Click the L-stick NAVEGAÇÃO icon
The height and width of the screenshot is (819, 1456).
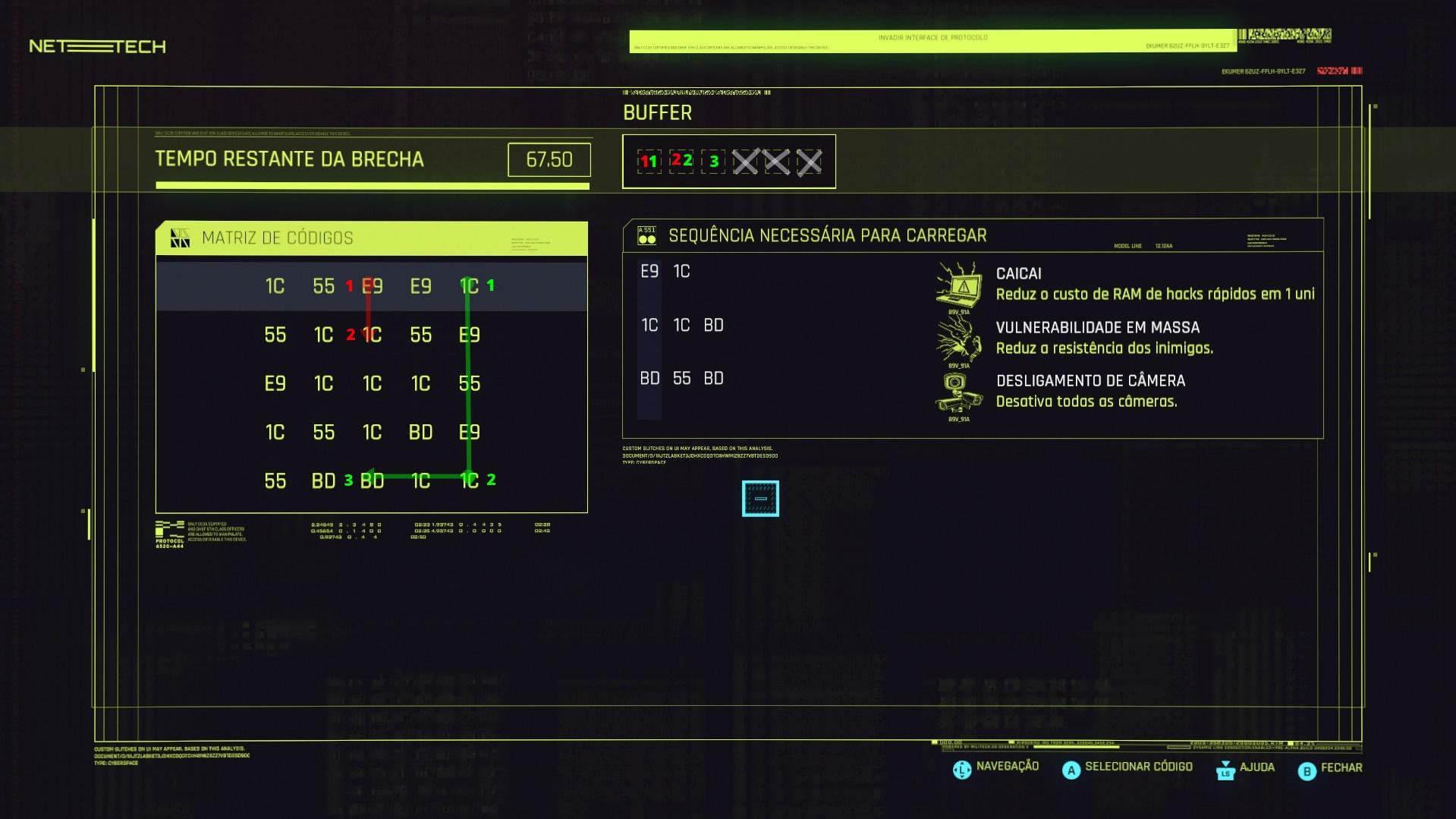[x=961, y=768]
